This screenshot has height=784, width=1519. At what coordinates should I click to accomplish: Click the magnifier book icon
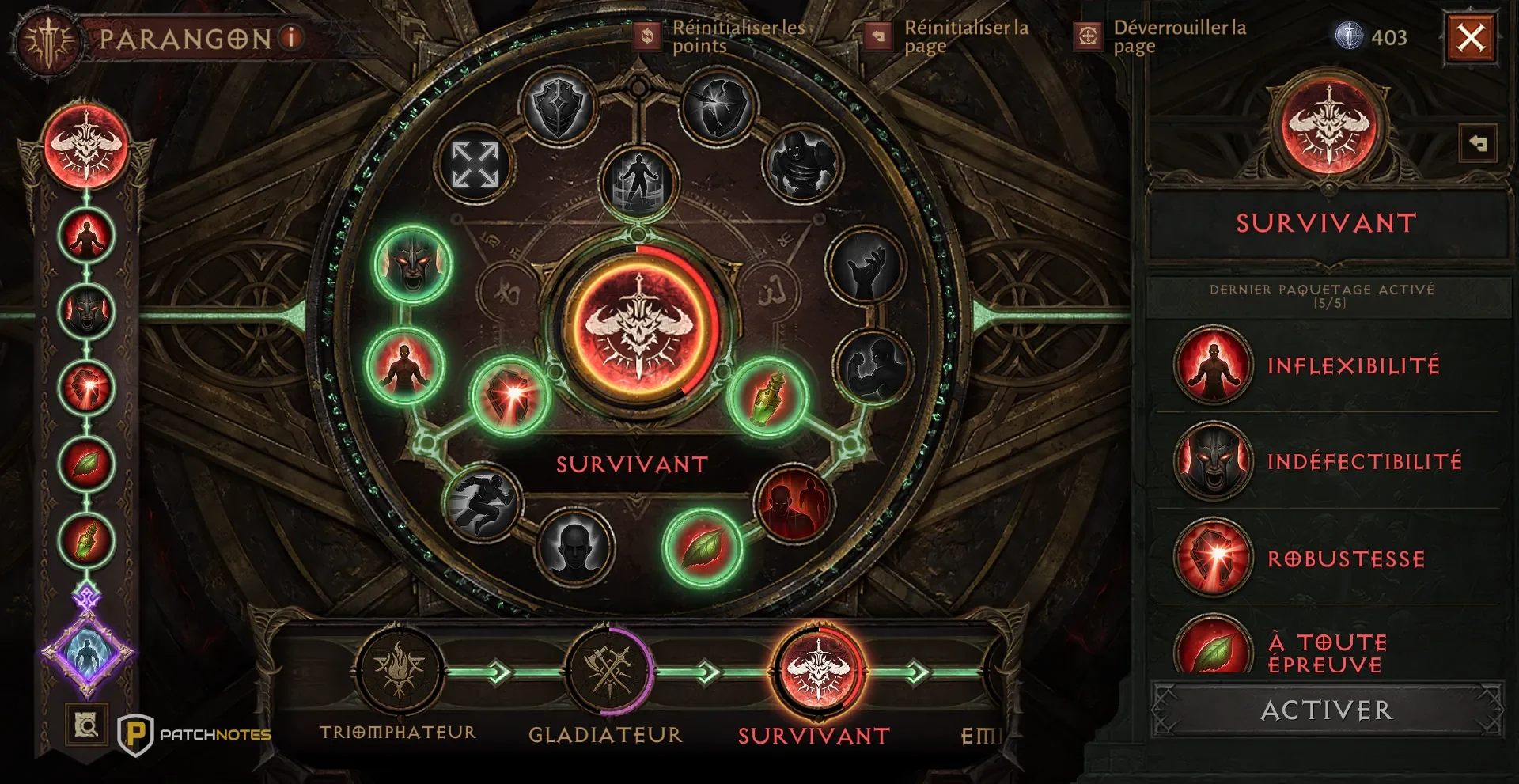click(86, 725)
